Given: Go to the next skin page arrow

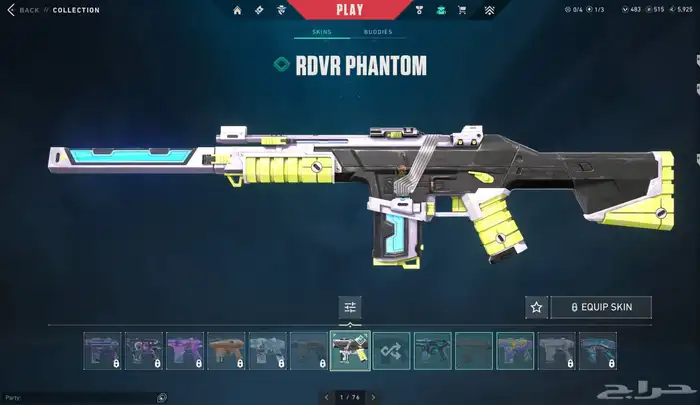Looking at the screenshot, I should (x=374, y=397).
